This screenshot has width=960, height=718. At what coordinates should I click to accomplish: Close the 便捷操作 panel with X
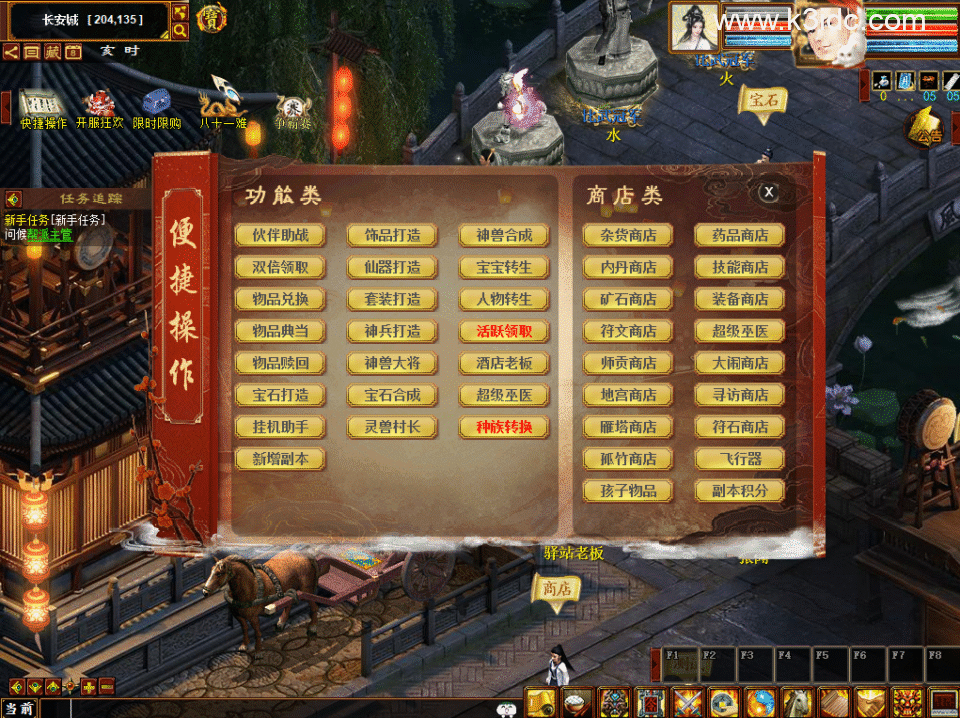[x=768, y=192]
